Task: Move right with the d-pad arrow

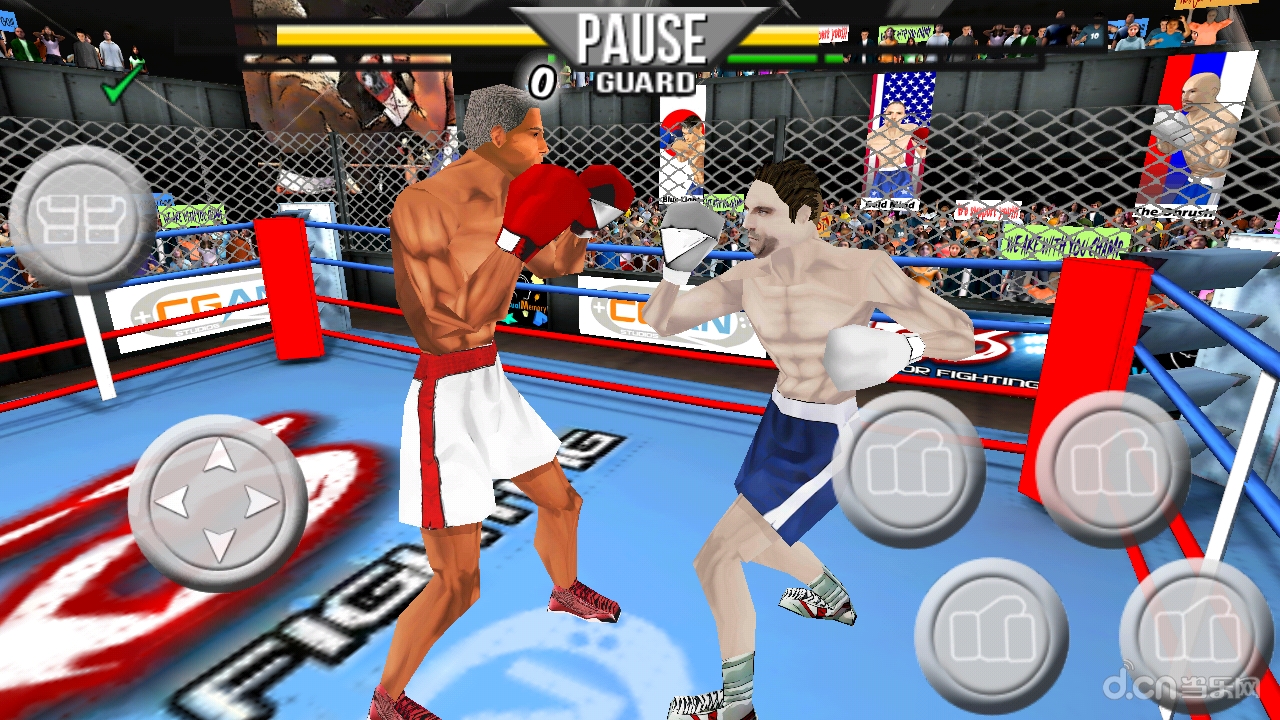Action: 262,502
